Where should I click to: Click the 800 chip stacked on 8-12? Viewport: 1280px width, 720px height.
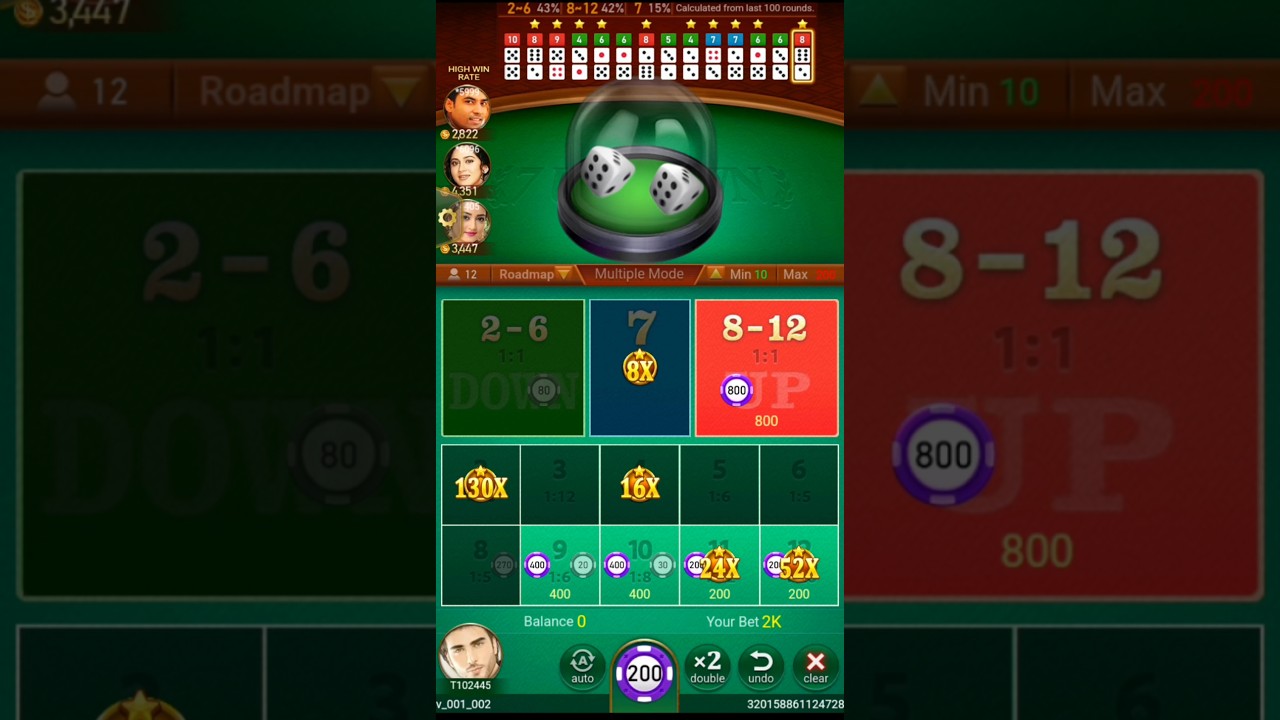point(736,391)
